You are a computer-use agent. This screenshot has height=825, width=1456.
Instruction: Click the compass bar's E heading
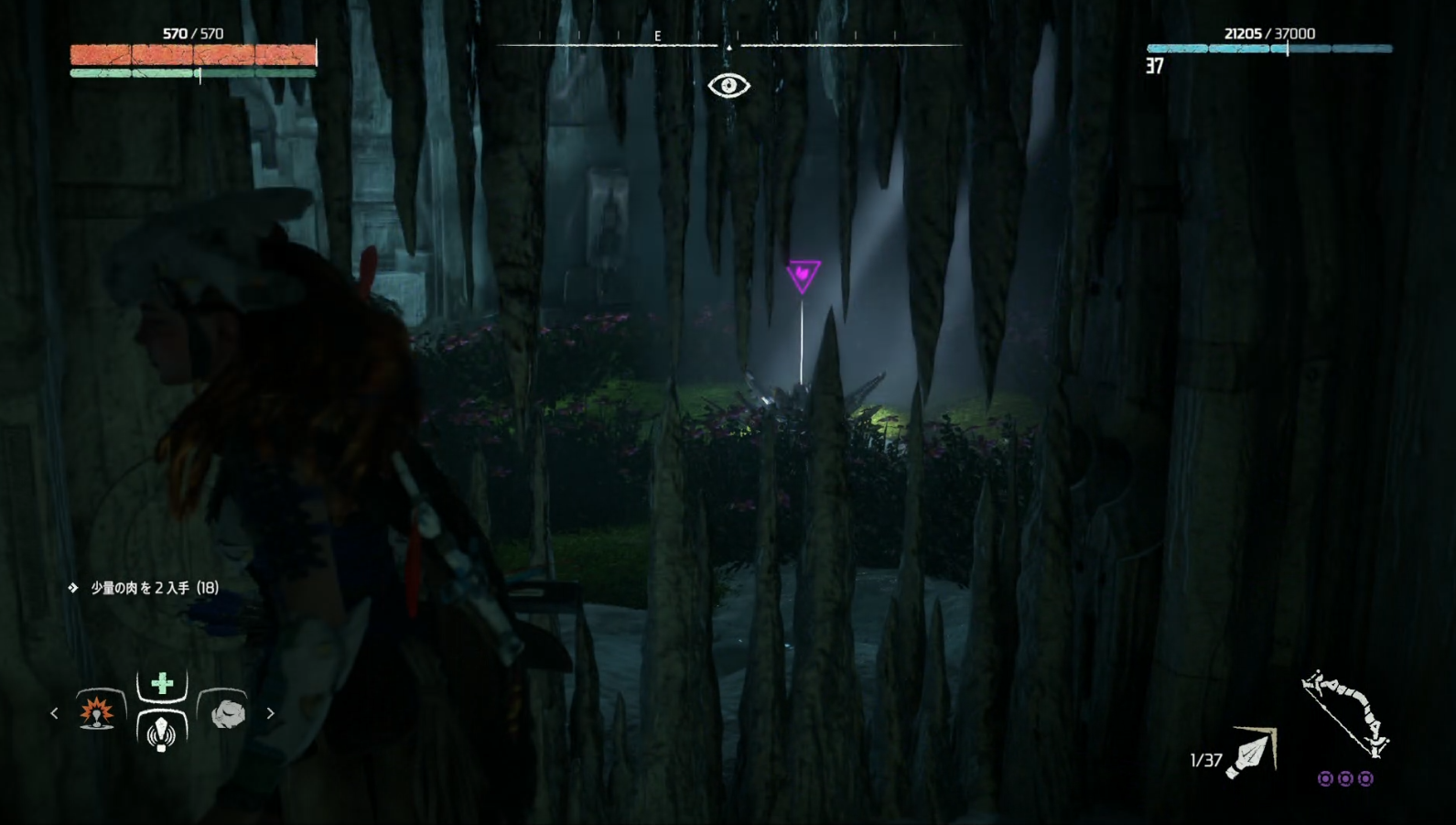(657, 37)
